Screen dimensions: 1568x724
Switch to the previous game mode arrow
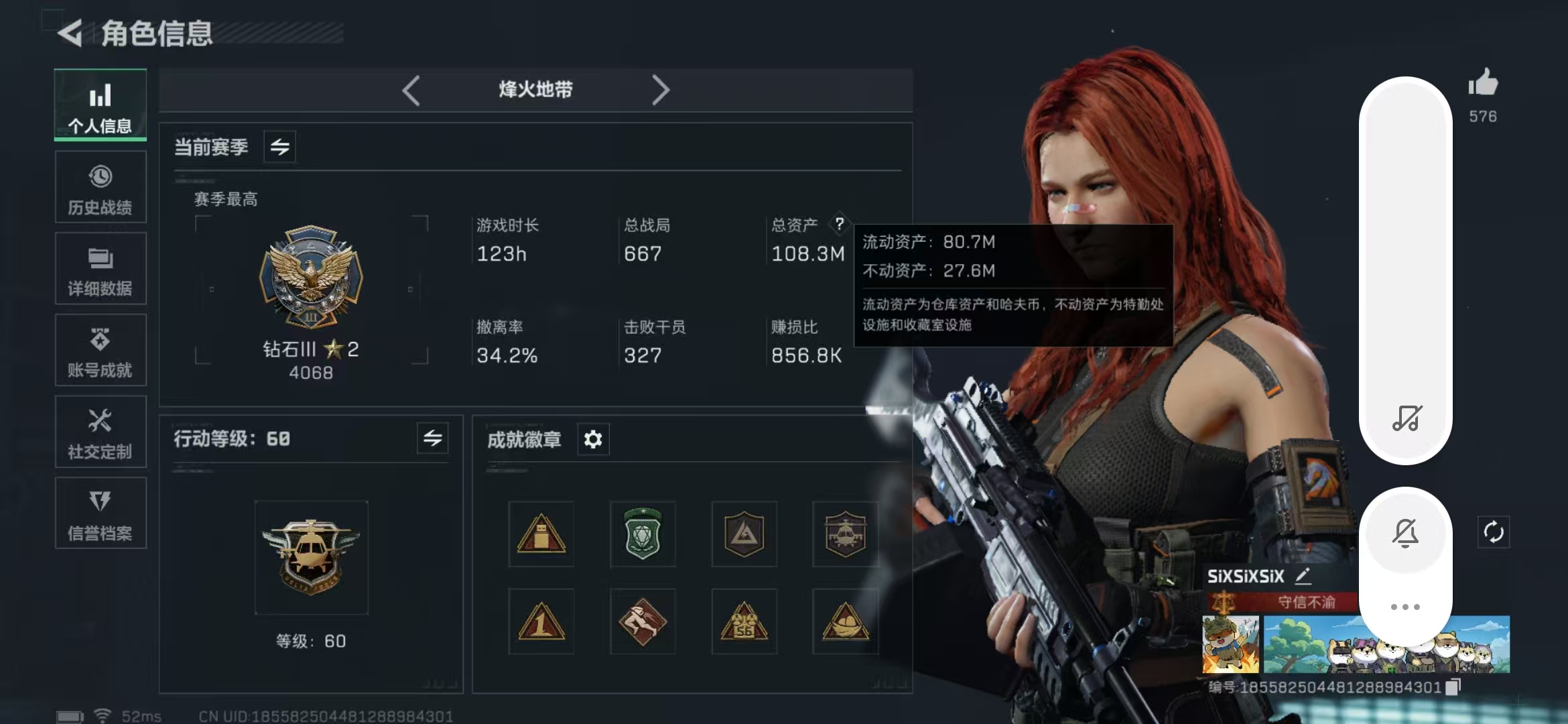[411, 90]
